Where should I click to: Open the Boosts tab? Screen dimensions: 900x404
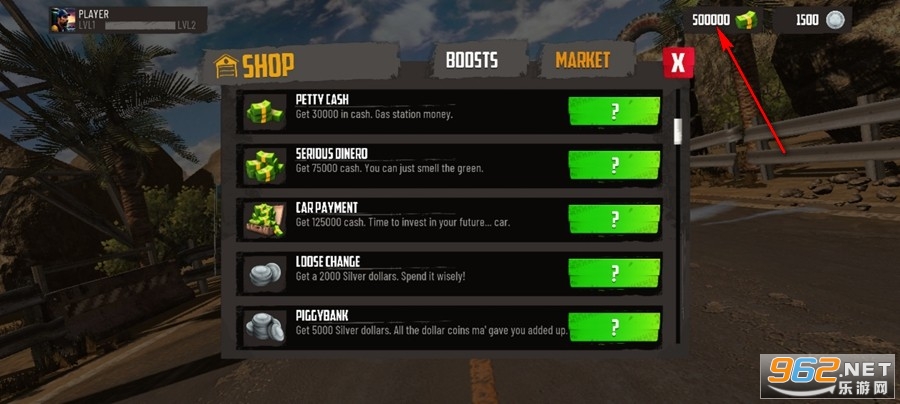point(472,60)
